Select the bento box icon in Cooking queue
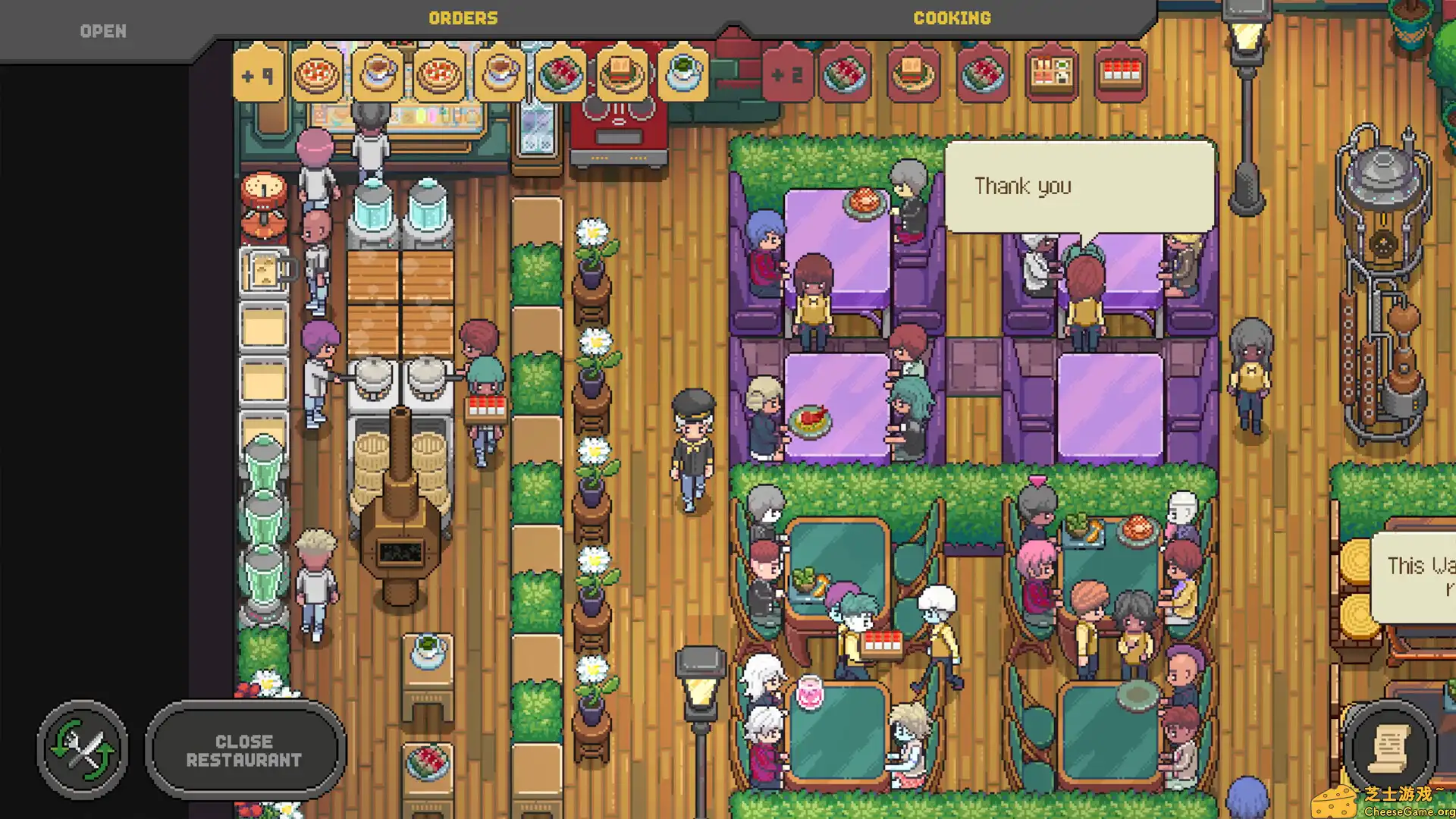The height and width of the screenshot is (819, 1456). [x=1050, y=76]
